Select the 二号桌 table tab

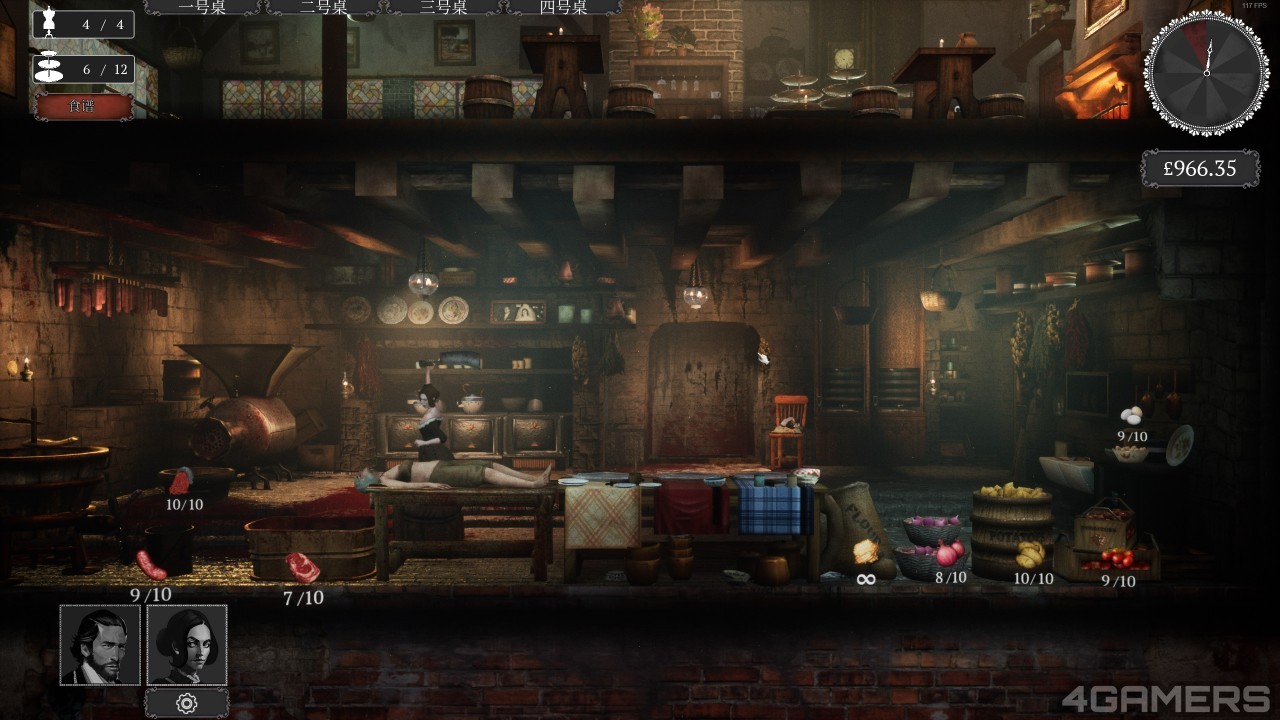pyautogui.click(x=324, y=8)
